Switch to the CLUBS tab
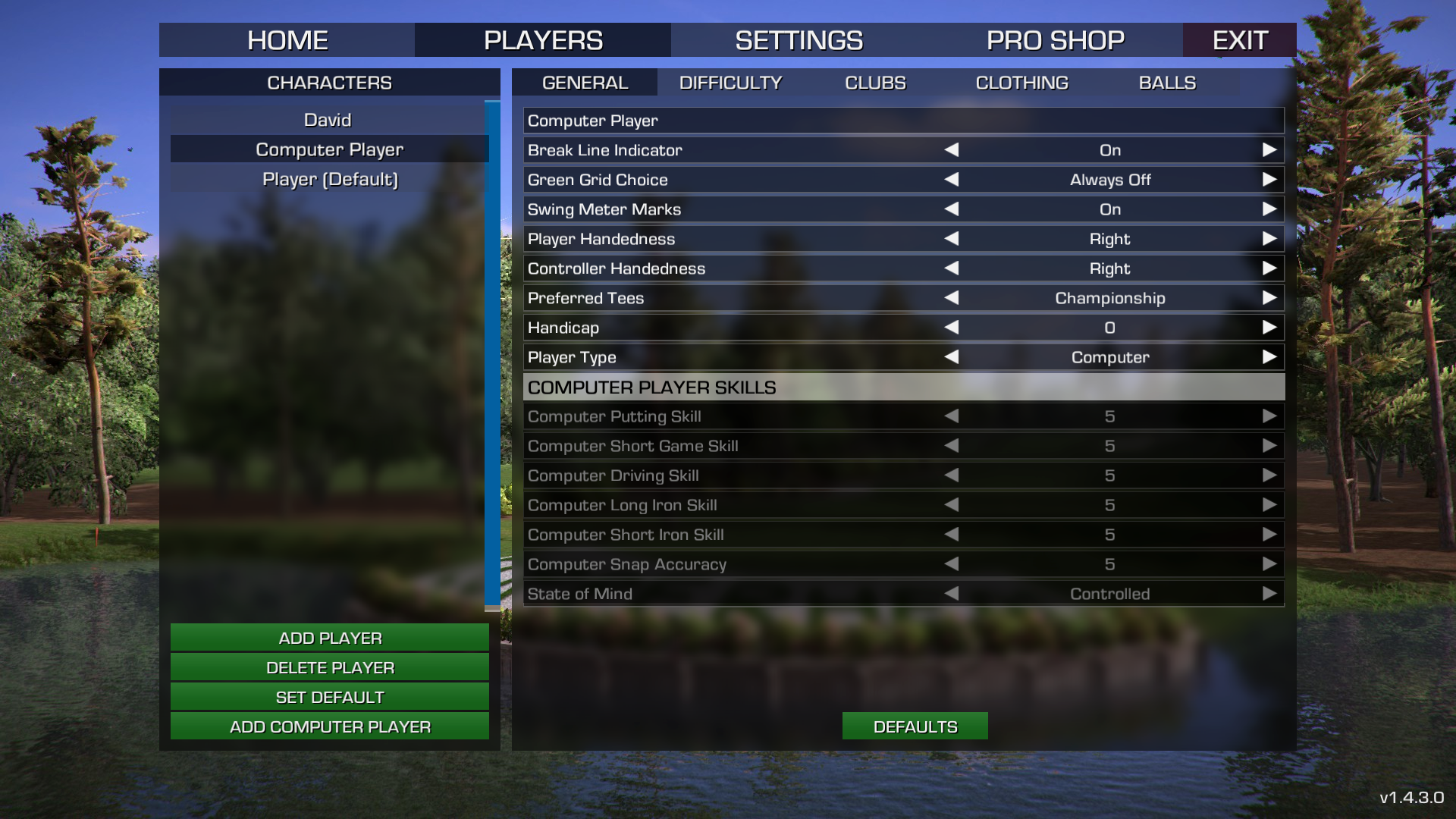Image resolution: width=1456 pixels, height=819 pixels. (875, 83)
